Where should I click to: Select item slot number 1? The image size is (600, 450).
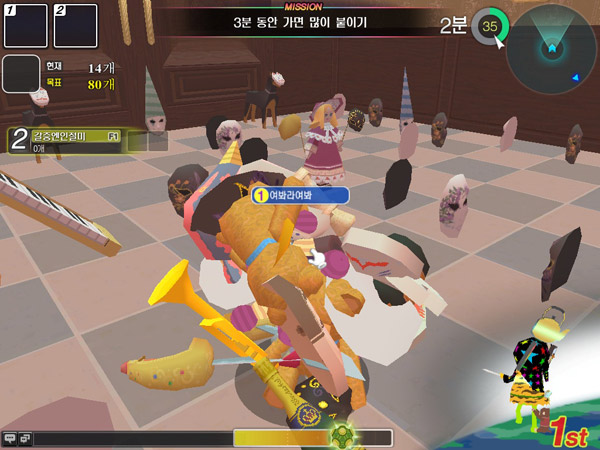26,25
